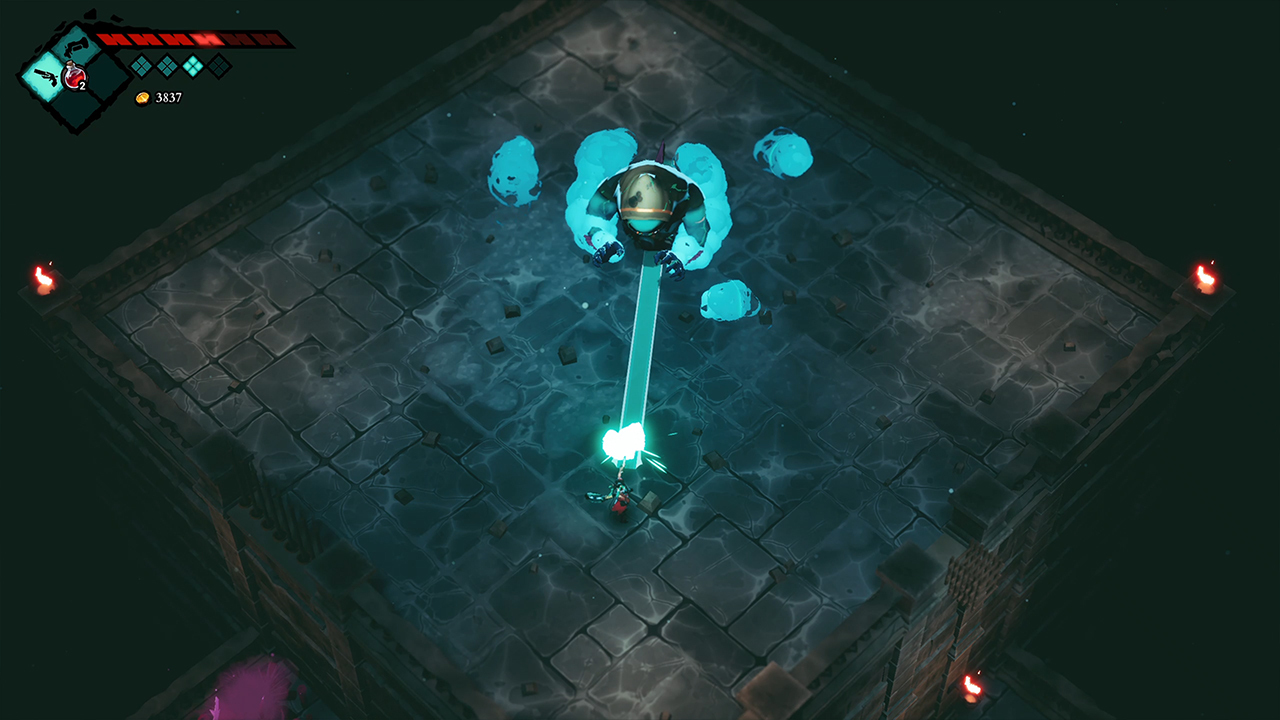Toggle the second spell diamond slot
The width and height of the screenshot is (1280, 720).
(x=166, y=66)
